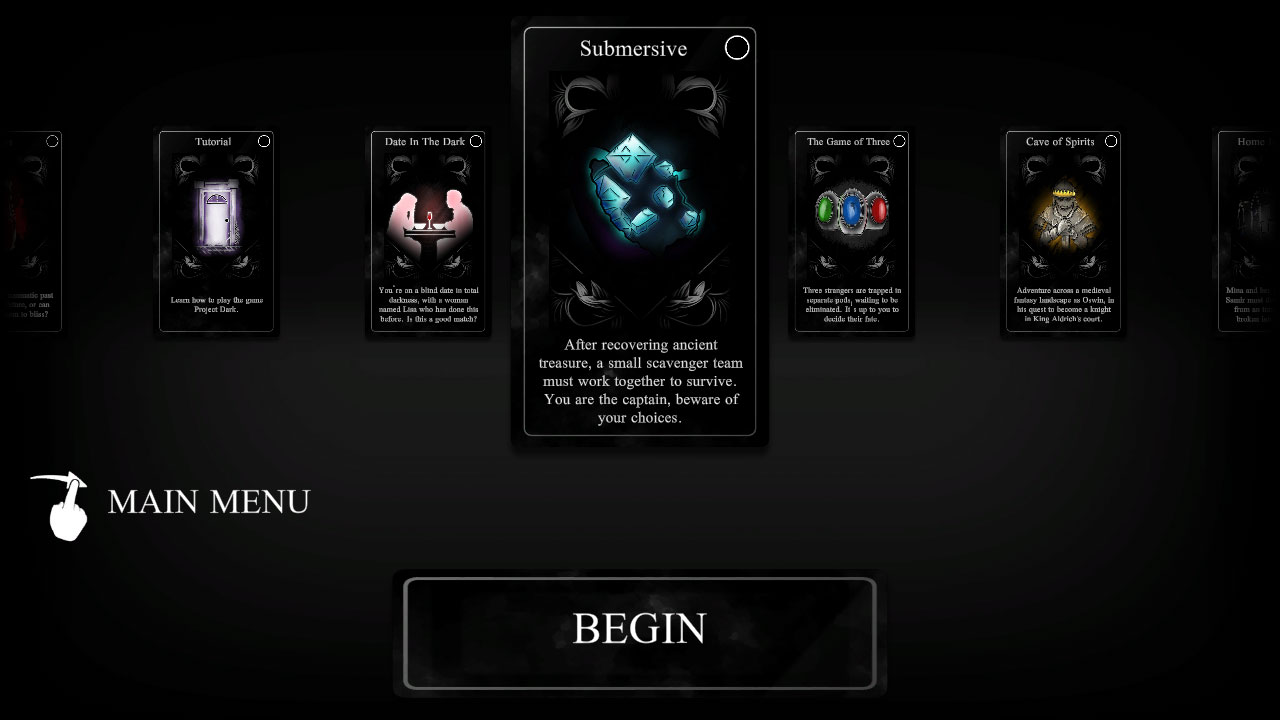Select the Tutorial story card
1280x720 pixels.
216,230
